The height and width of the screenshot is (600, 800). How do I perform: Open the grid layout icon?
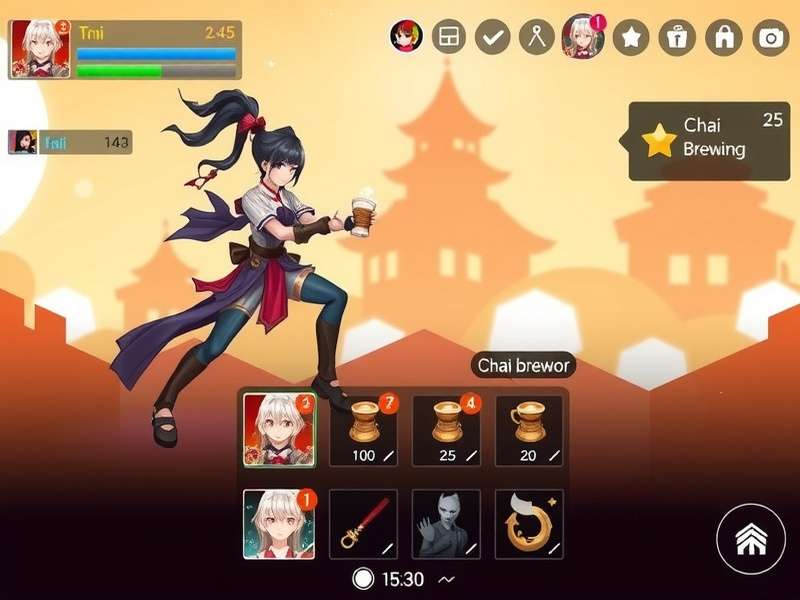click(x=449, y=37)
